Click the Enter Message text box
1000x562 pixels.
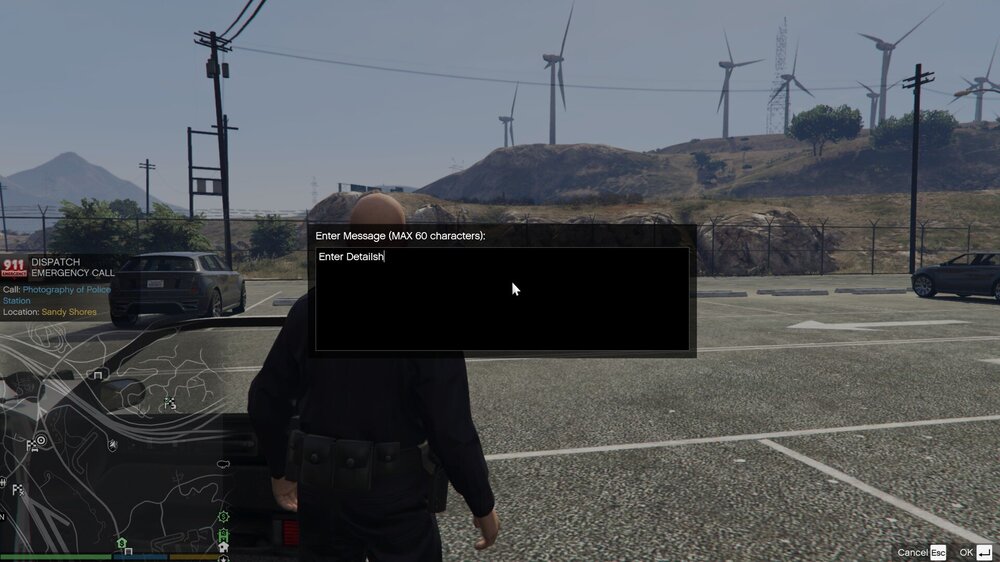pyautogui.click(x=502, y=299)
